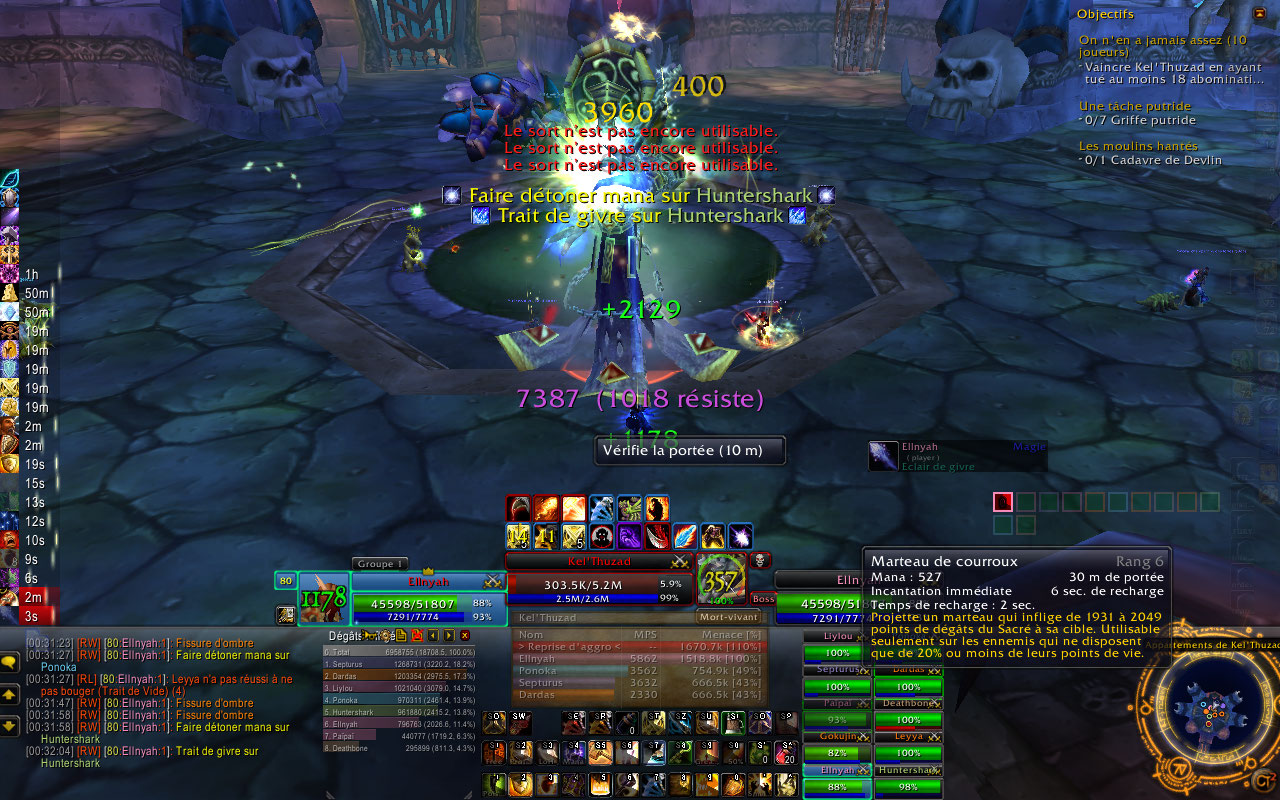
Task: Open the chat speech bubble menu
Action: pyautogui.click(x=9, y=662)
